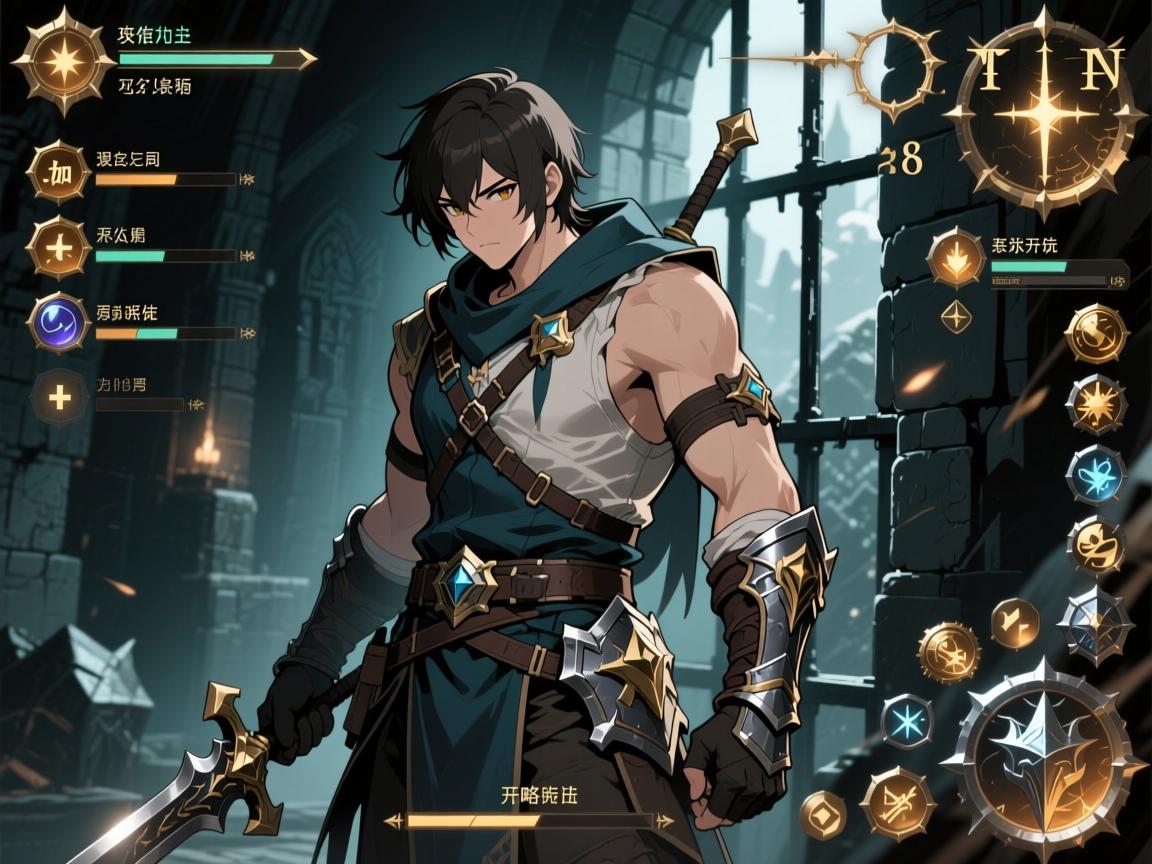The width and height of the screenshot is (1152, 864).
Task: Select the cyan snowflake skill icon
Action: point(907,720)
